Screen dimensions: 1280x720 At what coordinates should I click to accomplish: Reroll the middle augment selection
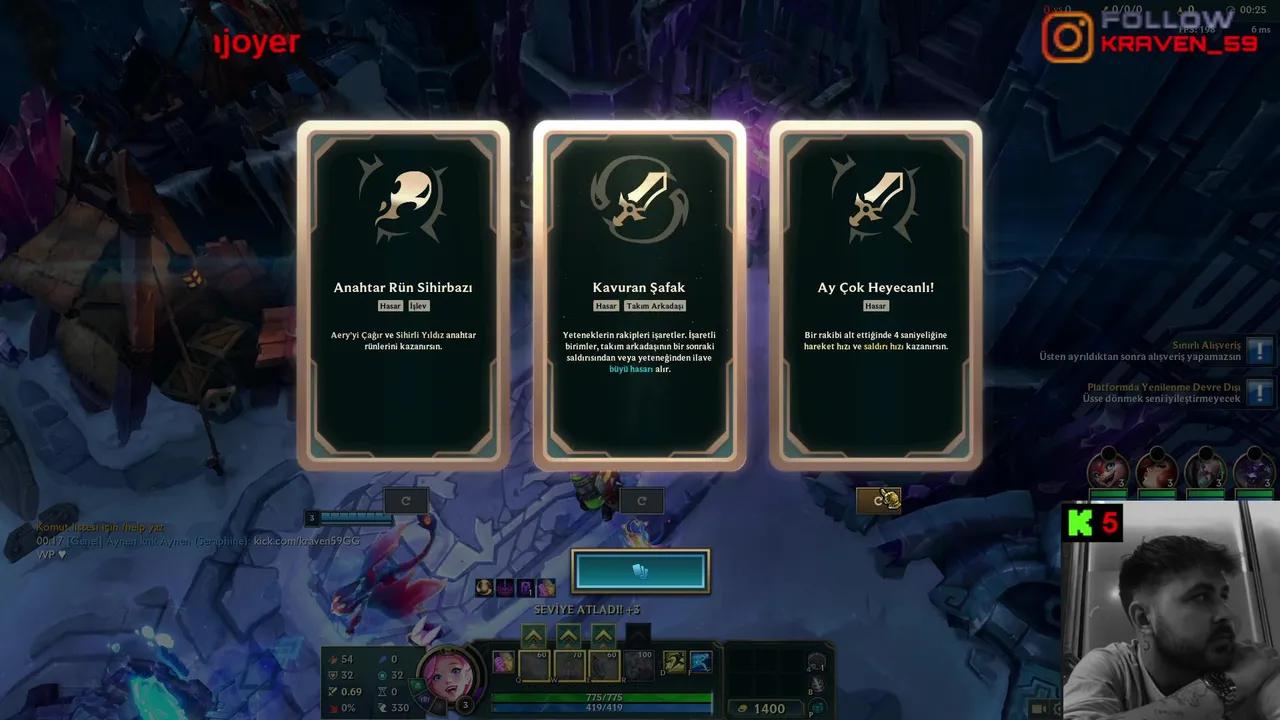click(x=640, y=500)
